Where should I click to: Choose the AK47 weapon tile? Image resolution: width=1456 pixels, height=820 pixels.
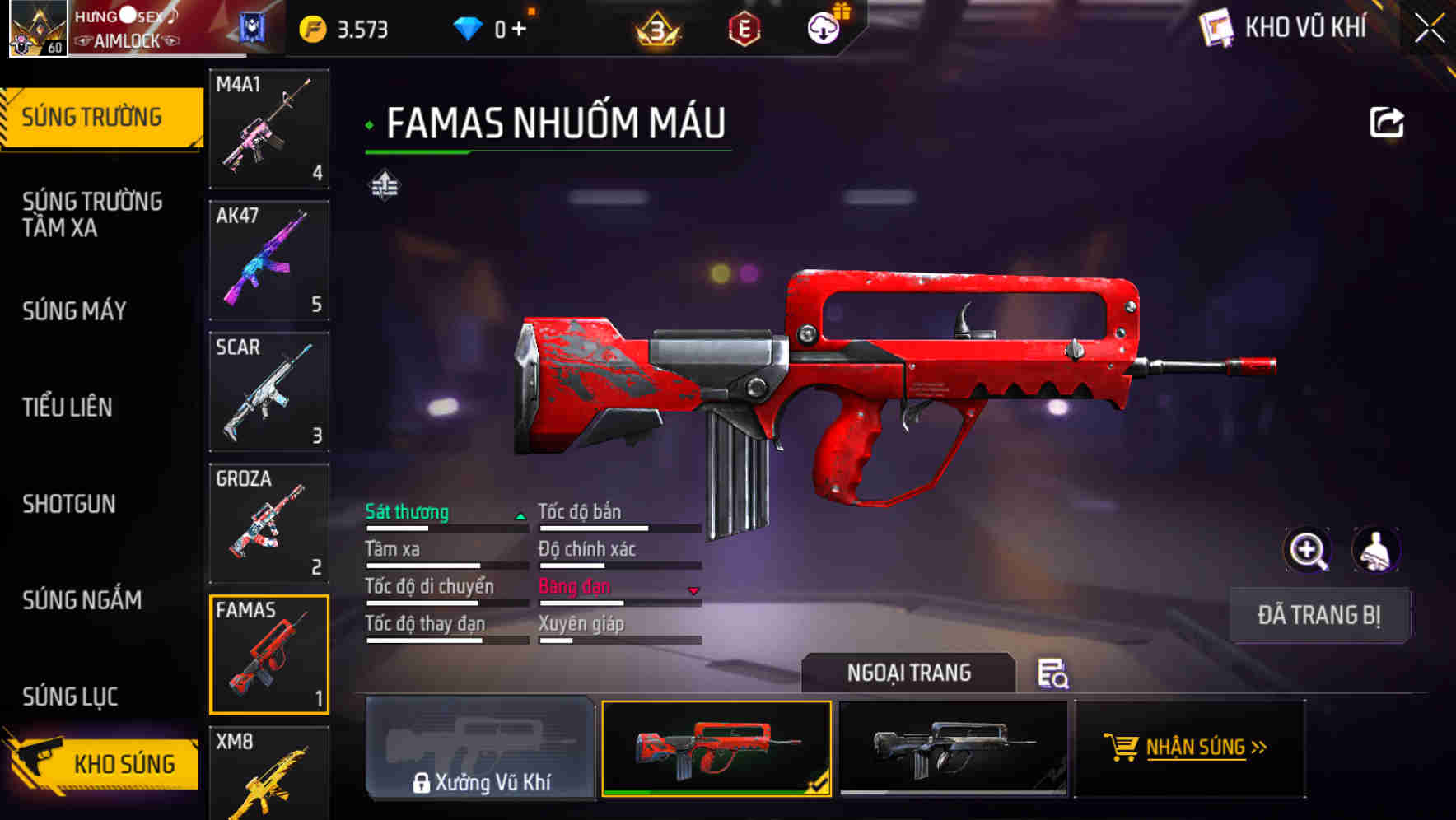coord(269,260)
